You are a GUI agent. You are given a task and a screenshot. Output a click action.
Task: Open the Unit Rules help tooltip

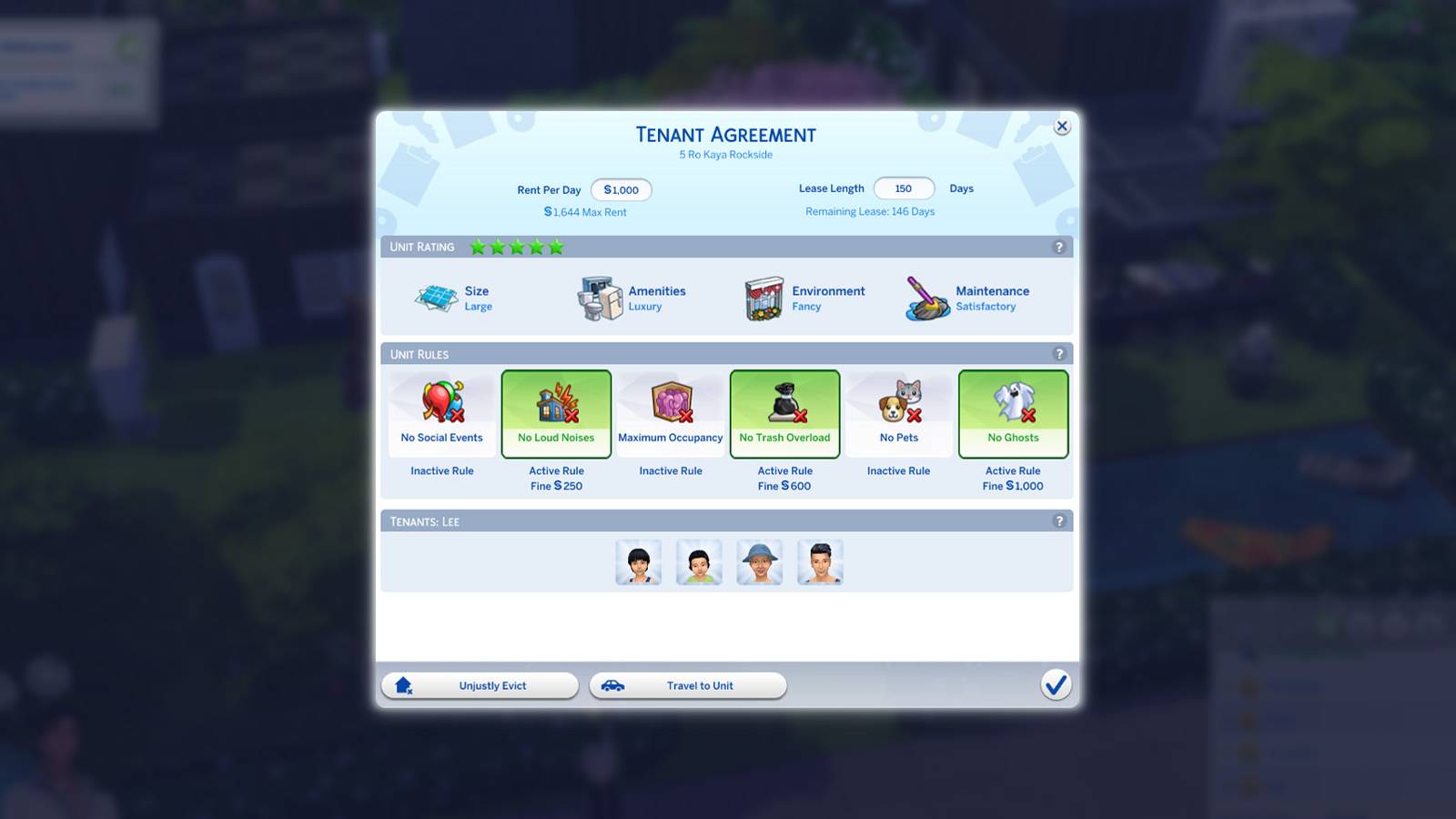tap(1057, 354)
